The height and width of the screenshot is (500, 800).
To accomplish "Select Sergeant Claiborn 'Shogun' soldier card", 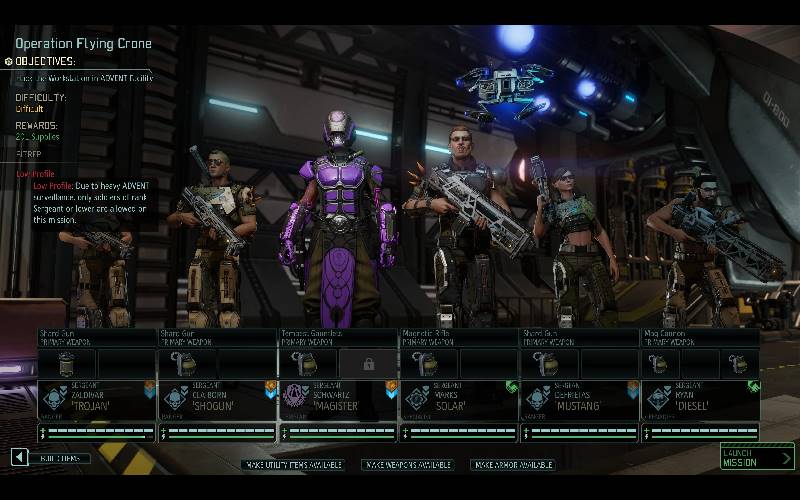I will (x=217, y=400).
